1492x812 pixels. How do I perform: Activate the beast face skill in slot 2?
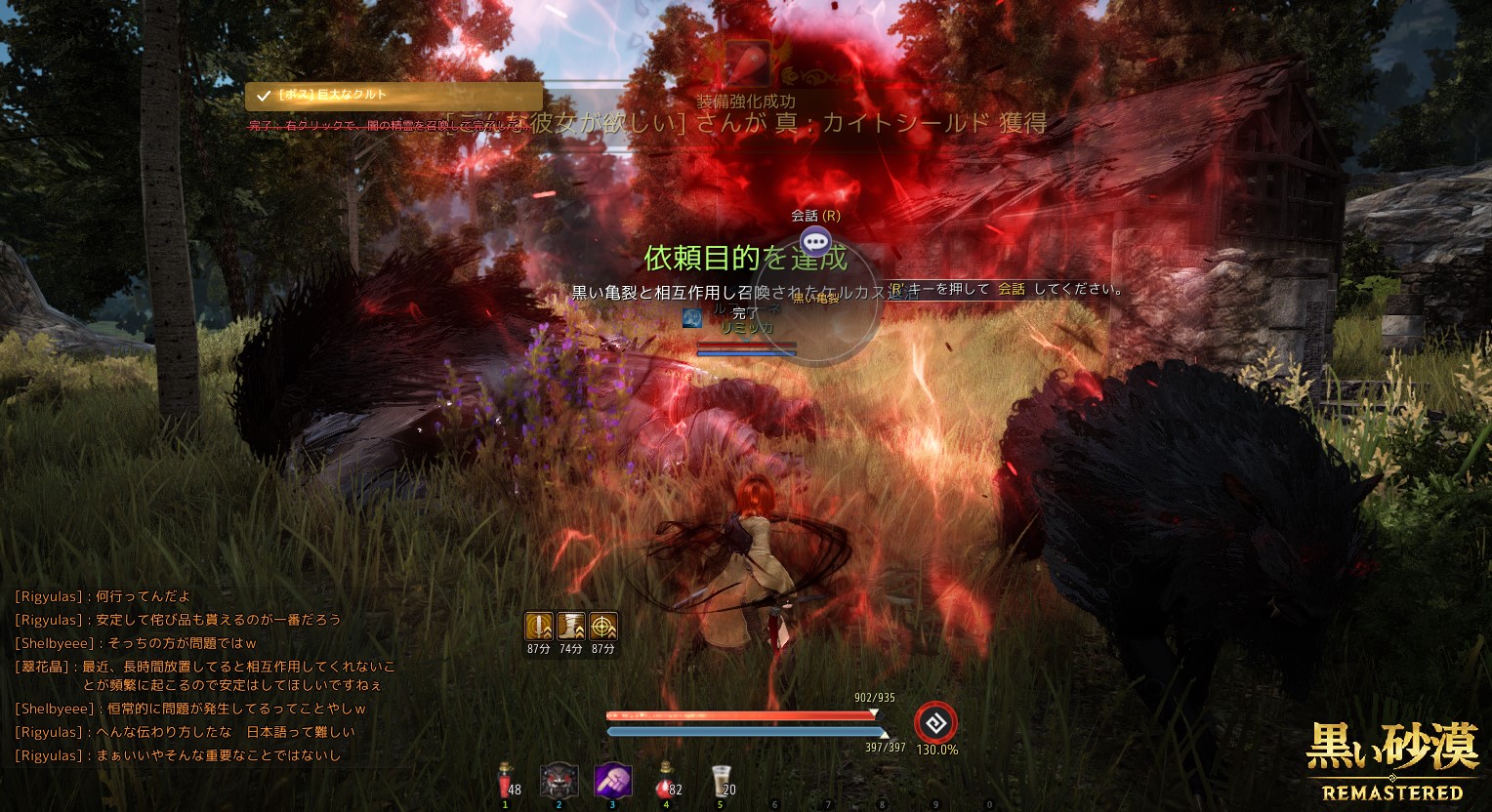[559, 781]
